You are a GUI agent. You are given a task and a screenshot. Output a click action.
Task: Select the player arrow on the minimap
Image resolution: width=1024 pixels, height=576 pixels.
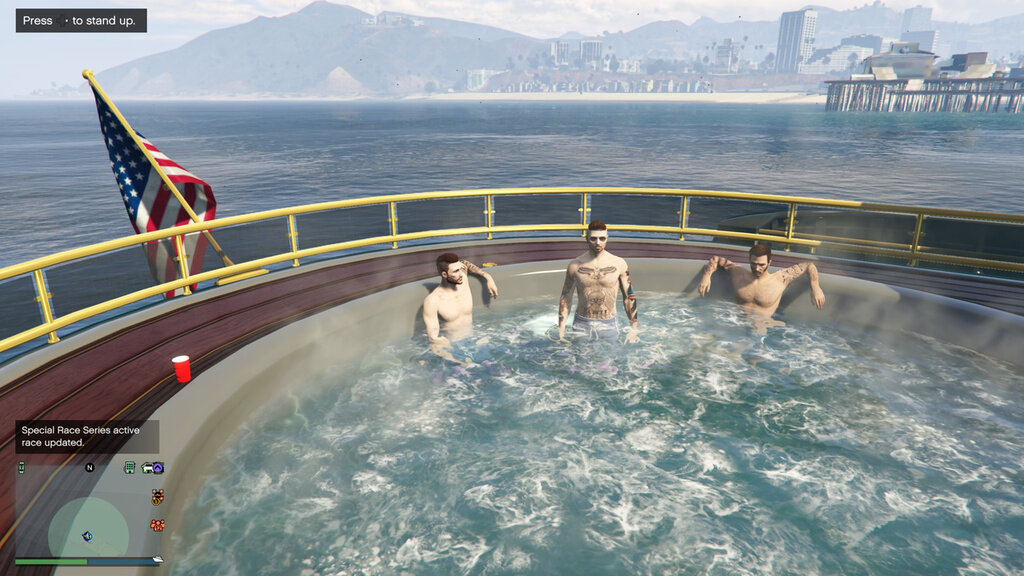point(87,536)
